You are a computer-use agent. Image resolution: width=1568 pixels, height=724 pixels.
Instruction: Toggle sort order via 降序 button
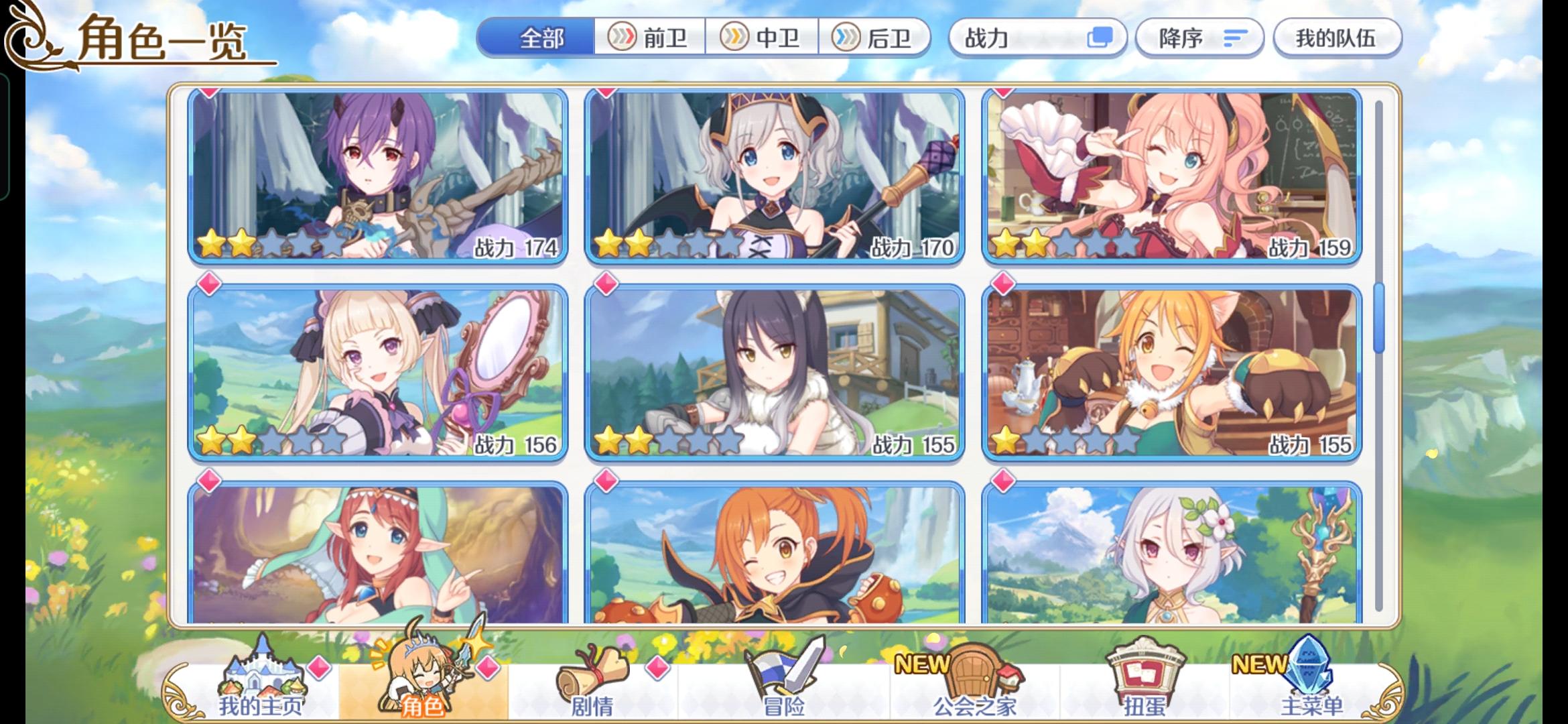[x=1199, y=38]
